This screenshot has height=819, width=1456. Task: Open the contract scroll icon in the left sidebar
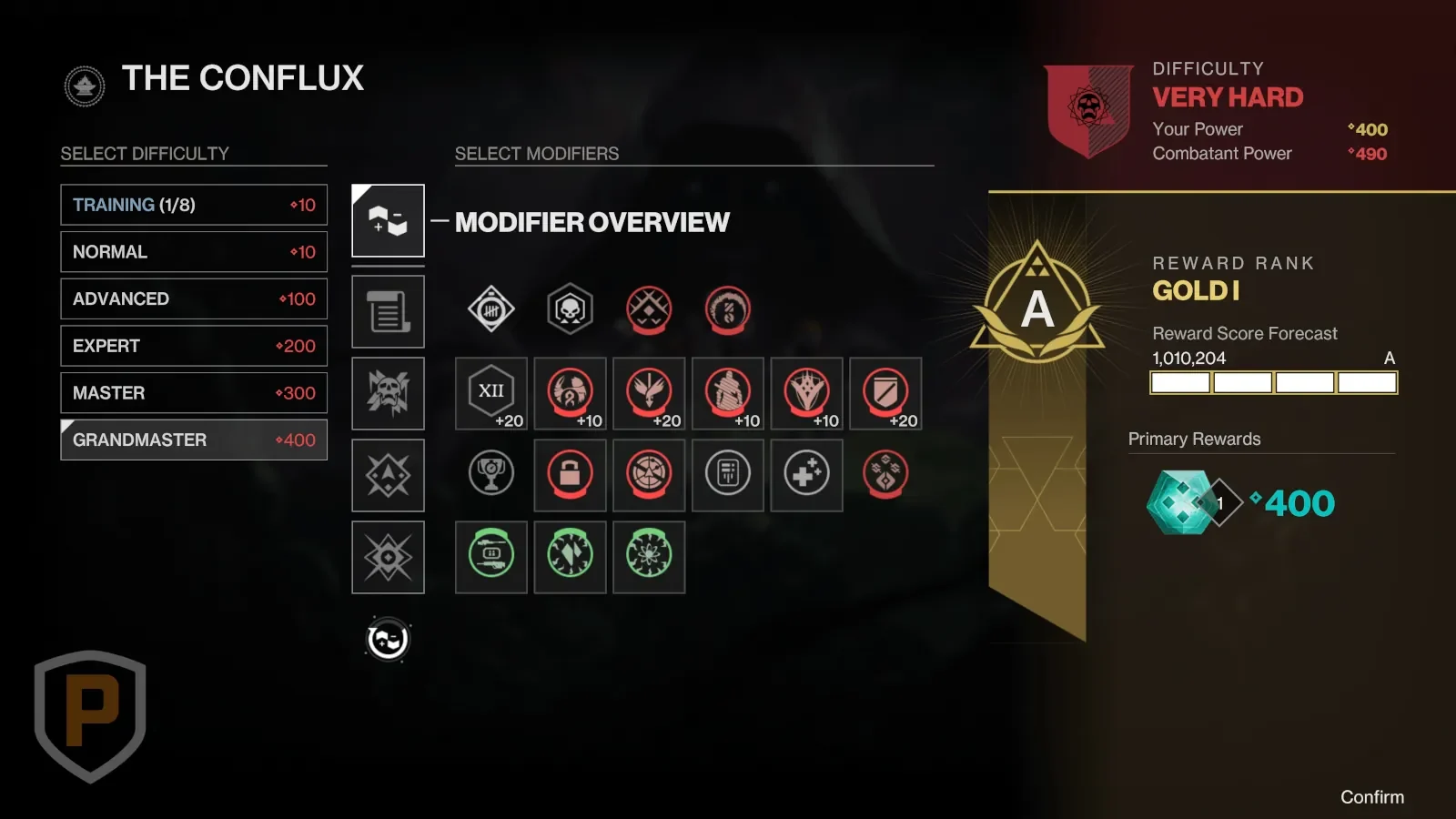(x=388, y=310)
